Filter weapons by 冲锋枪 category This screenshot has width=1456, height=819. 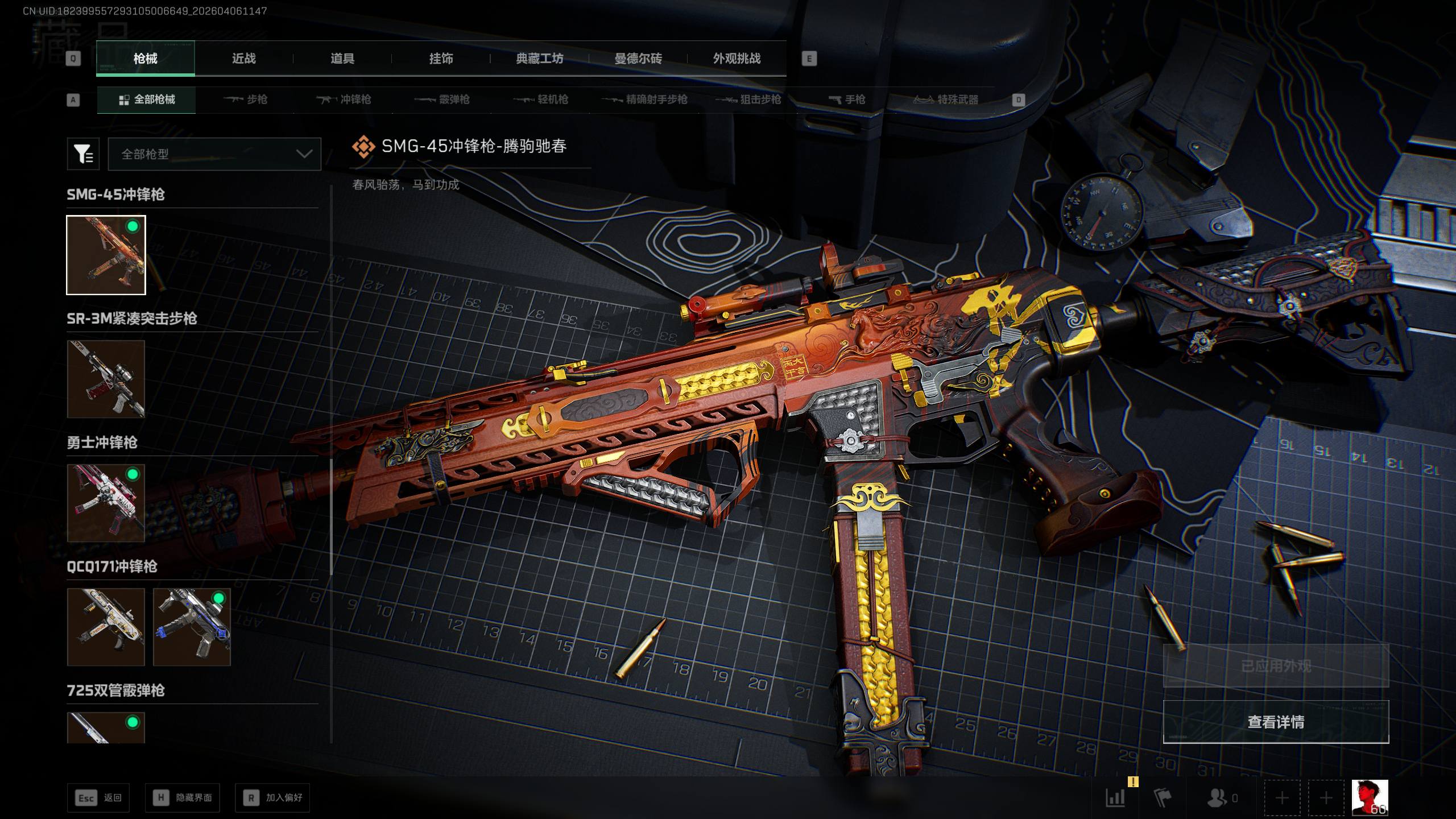tap(344, 100)
